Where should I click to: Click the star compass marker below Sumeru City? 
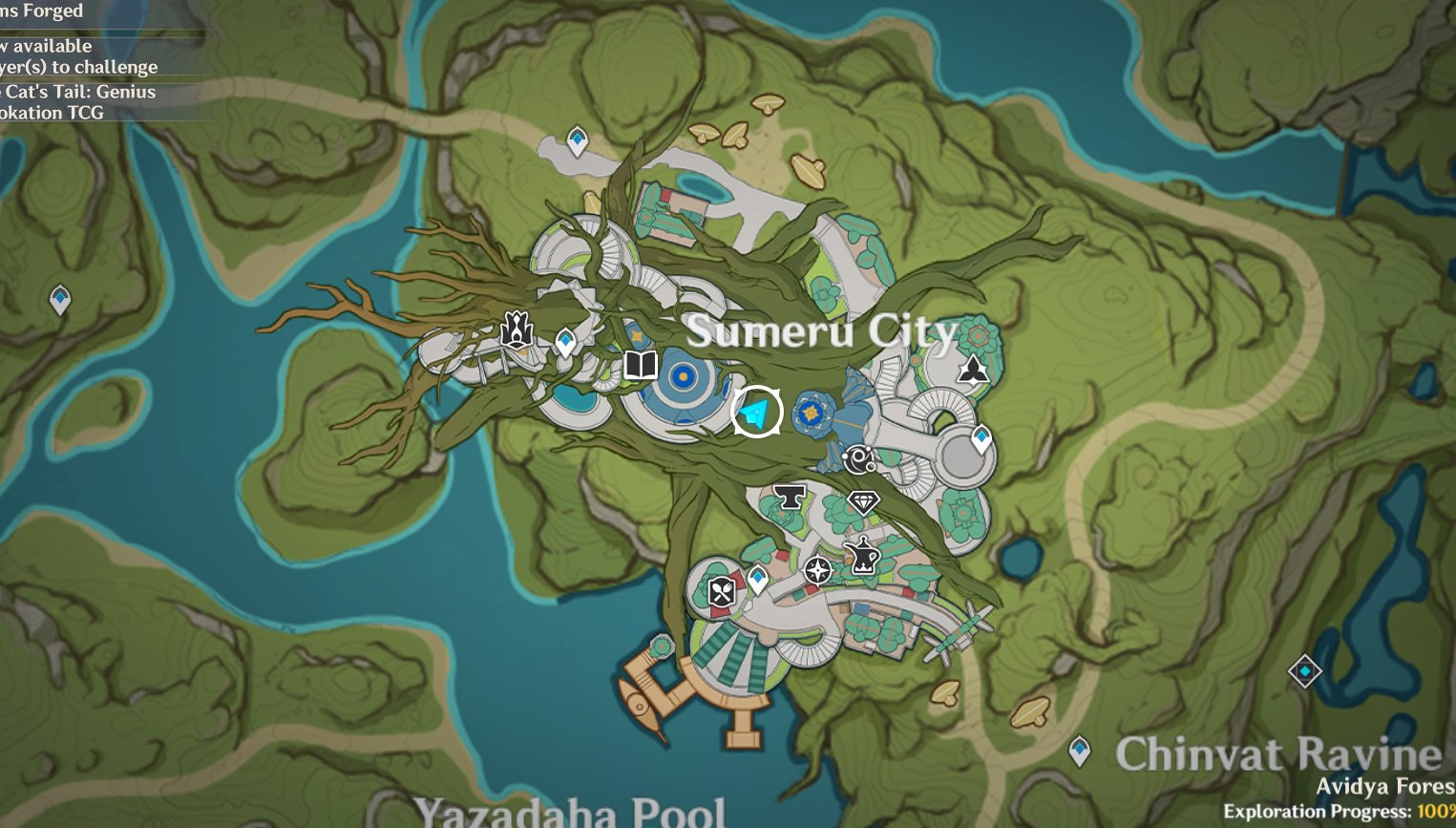pyautogui.click(x=818, y=571)
